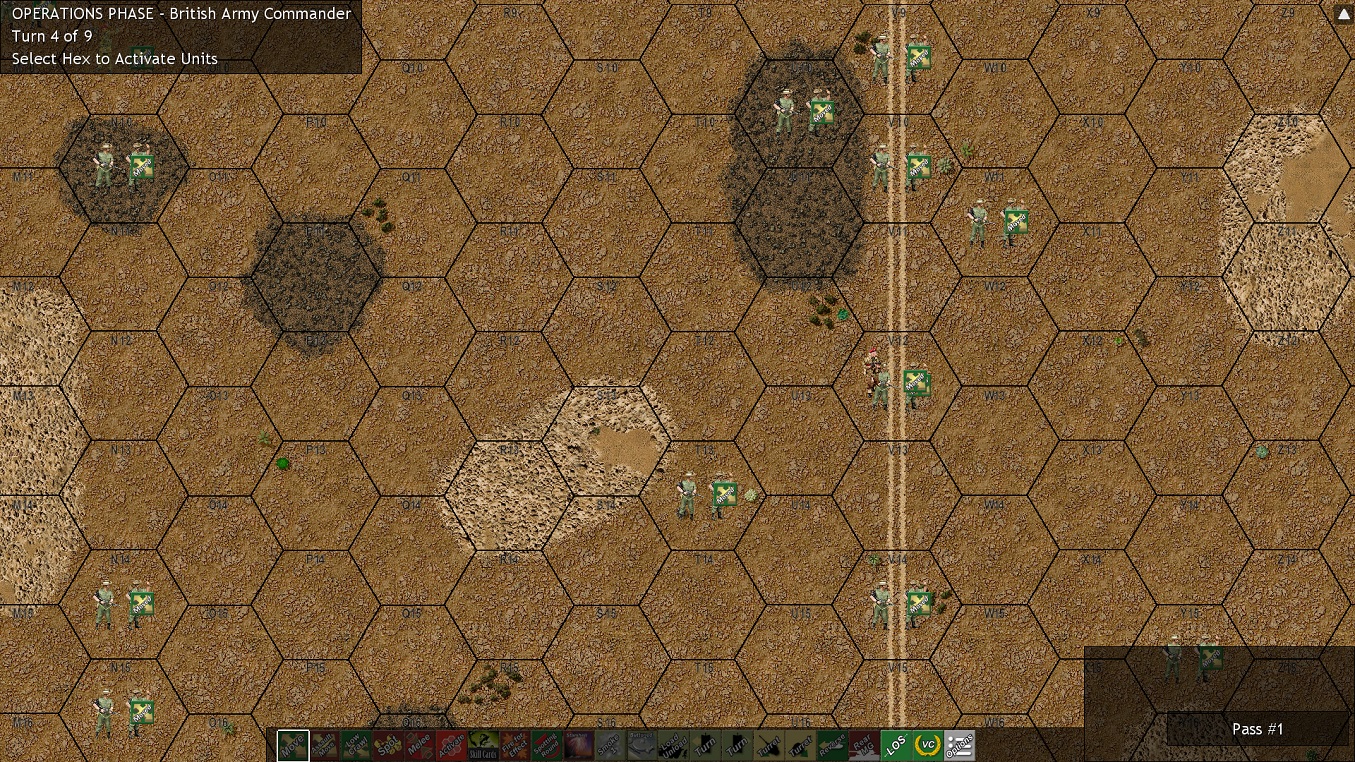
Task: Select the Spot command icon
Action: click(x=389, y=745)
